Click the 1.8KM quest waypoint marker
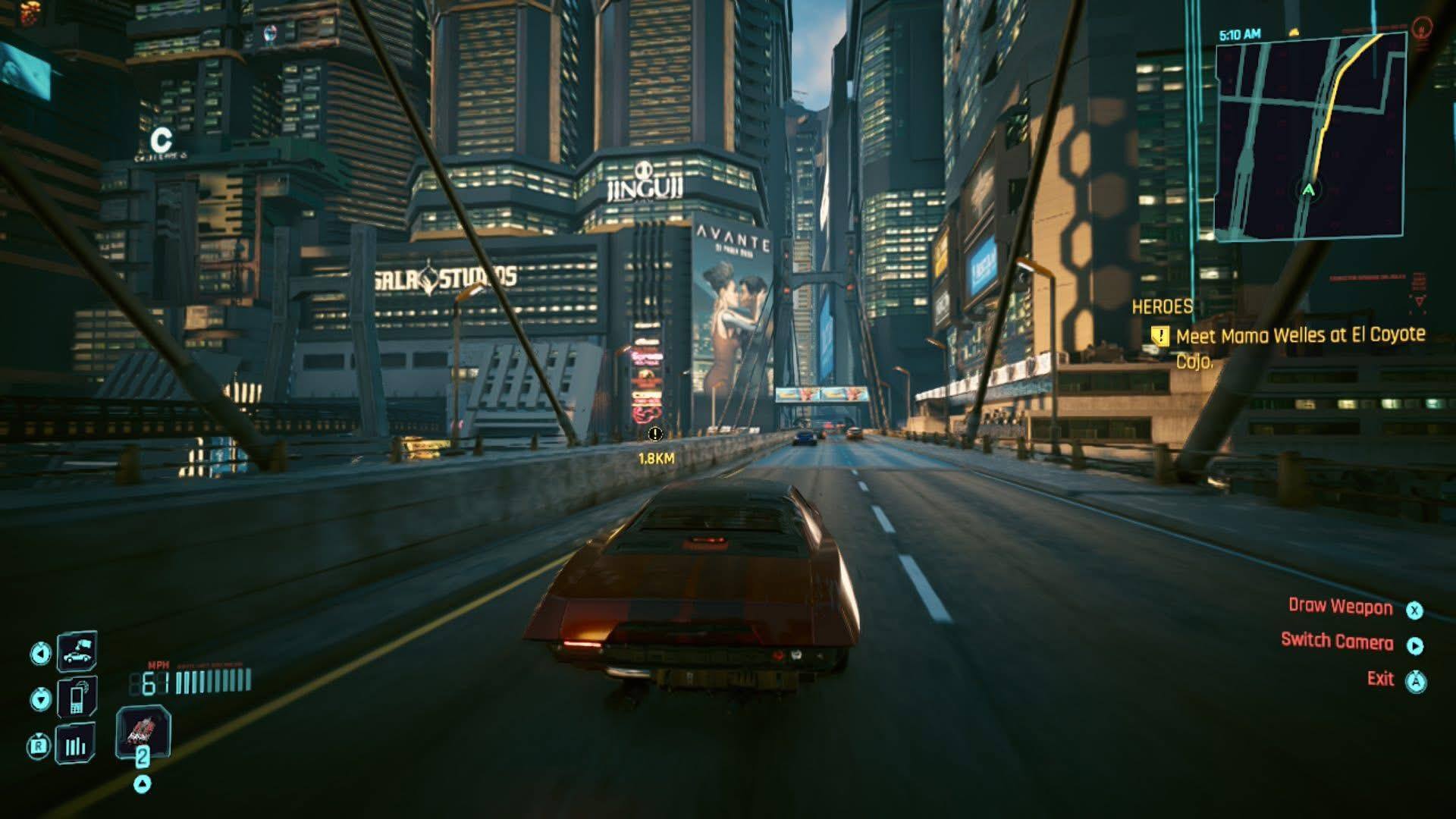 pyautogui.click(x=655, y=435)
